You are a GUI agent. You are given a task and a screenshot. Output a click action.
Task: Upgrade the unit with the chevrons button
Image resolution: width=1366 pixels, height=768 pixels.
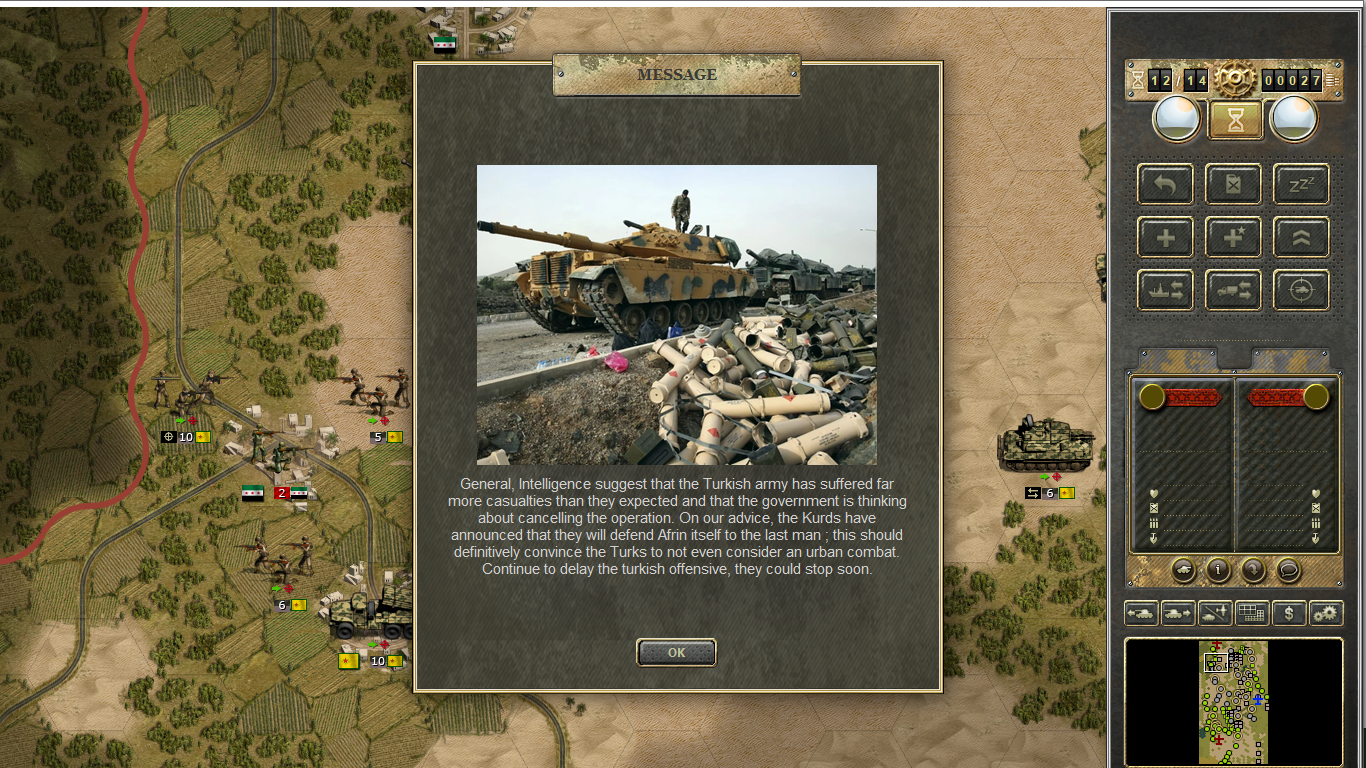point(1301,238)
